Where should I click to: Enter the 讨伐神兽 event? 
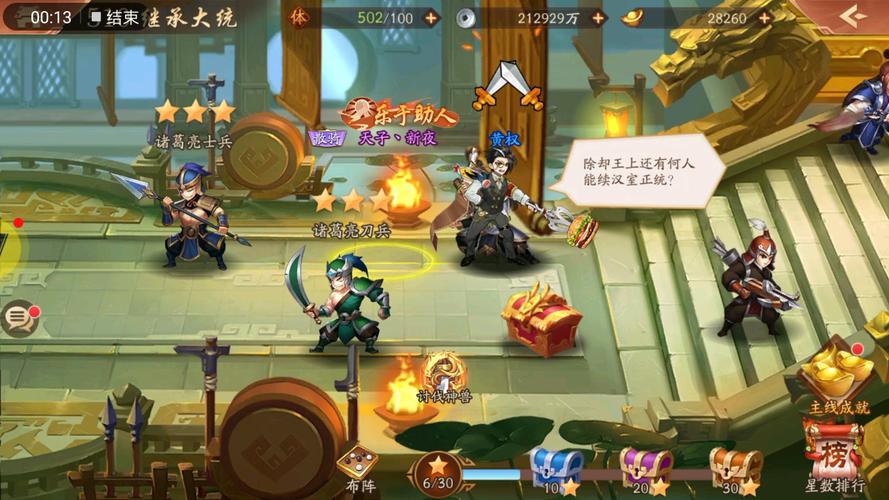click(x=445, y=376)
